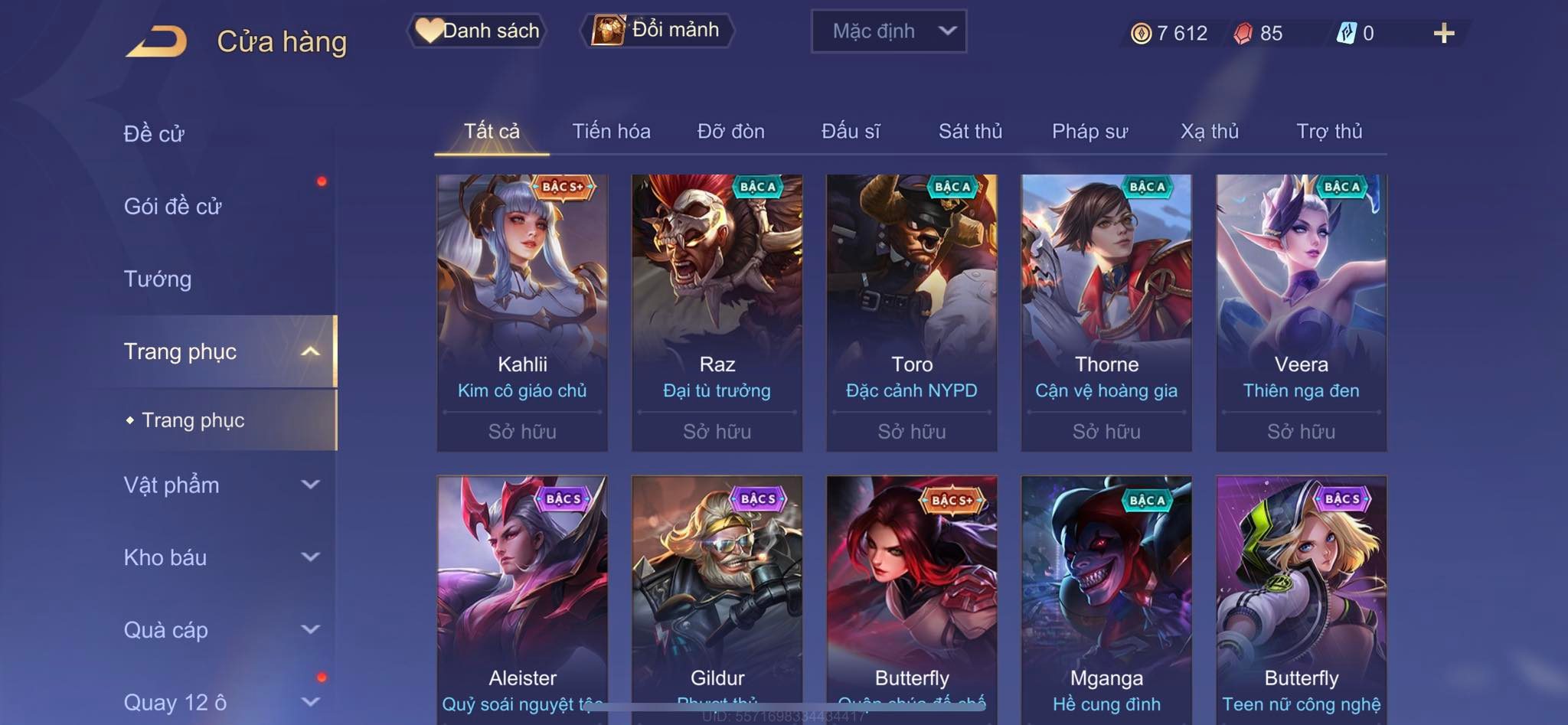This screenshot has width=1568, height=725.
Task: Open the Mganga Hề cung đình skin
Action: [x=1106, y=597]
